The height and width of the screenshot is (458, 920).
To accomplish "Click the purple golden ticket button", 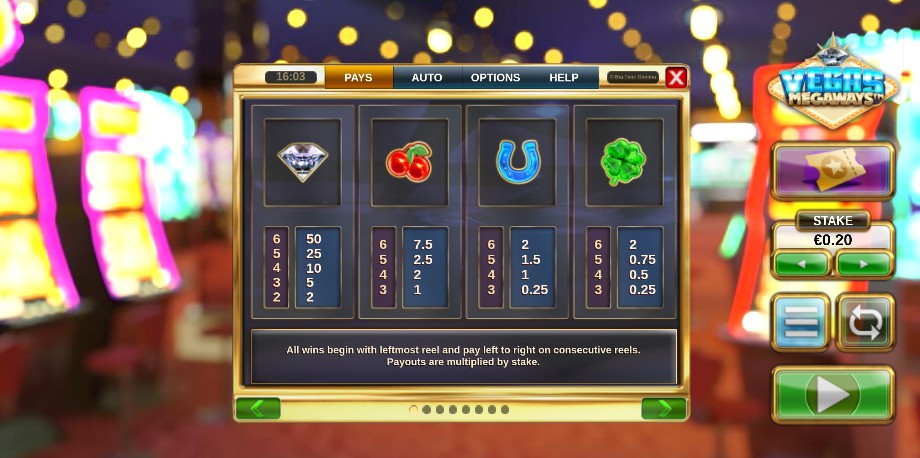I will click(833, 171).
